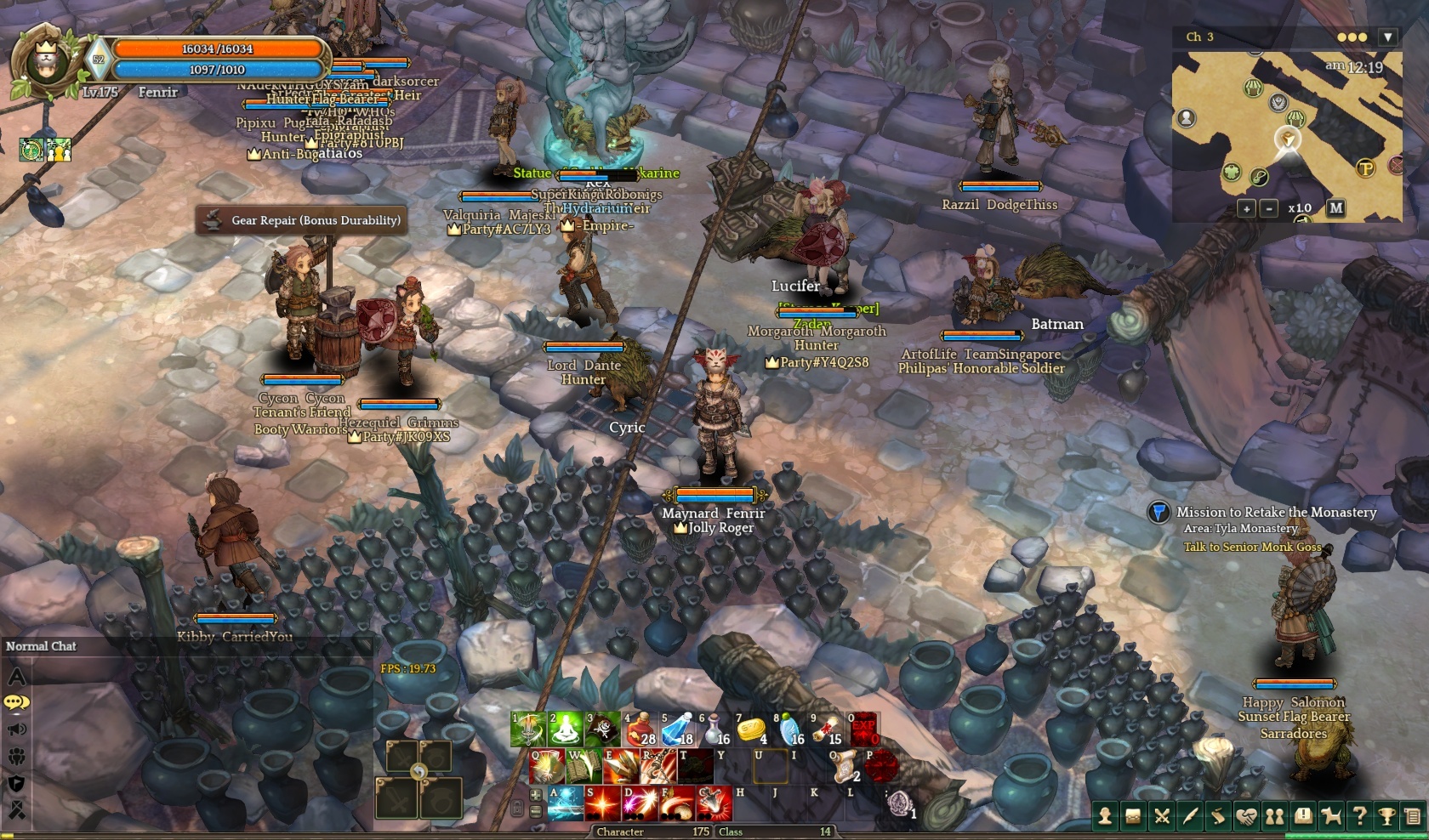Open the channel dropdown arrow
This screenshot has width=1429, height=840.
pyautogui.click(x=1388, y=37)
